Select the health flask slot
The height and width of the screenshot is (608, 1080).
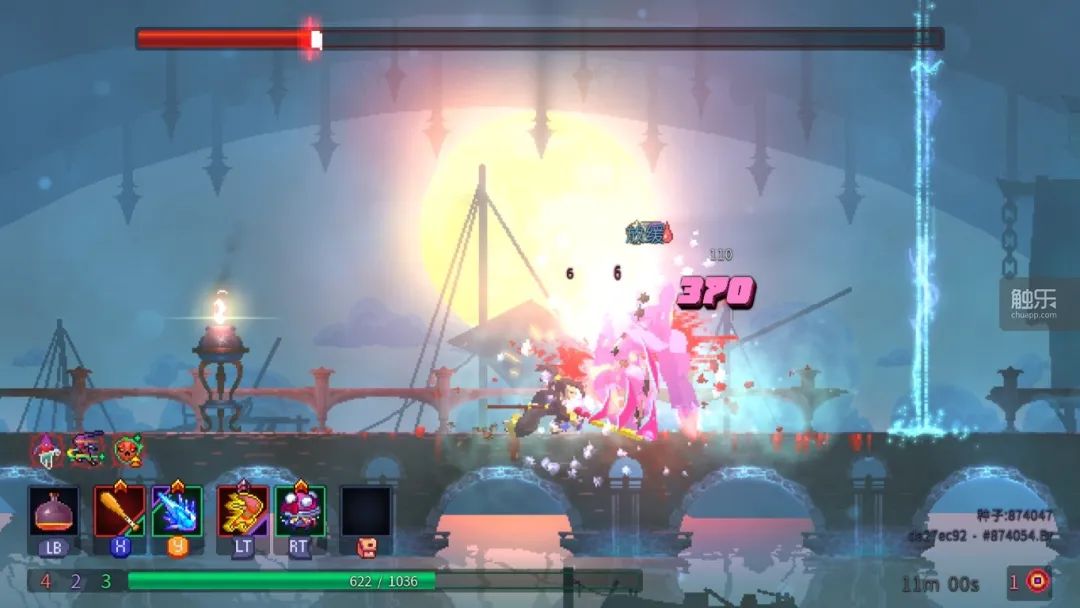pos(53,512)
